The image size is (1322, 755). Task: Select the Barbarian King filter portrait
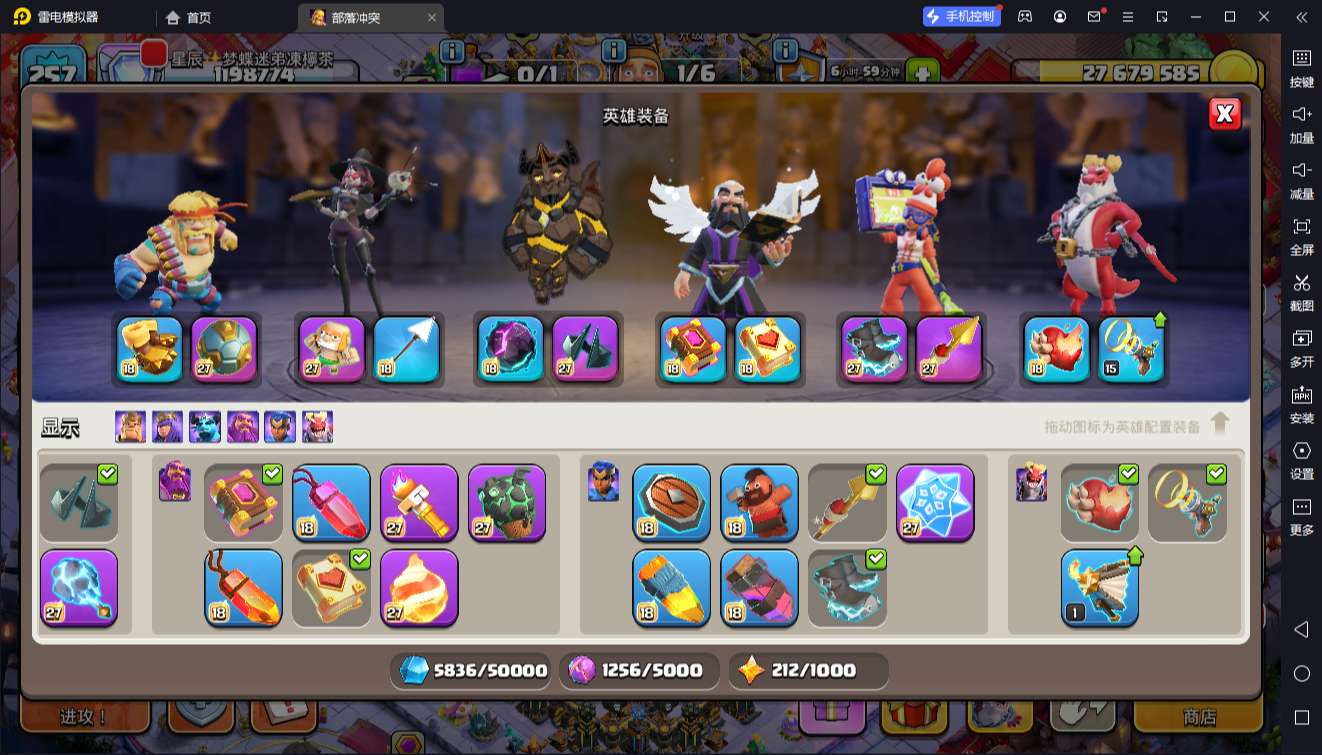(130, 427)
